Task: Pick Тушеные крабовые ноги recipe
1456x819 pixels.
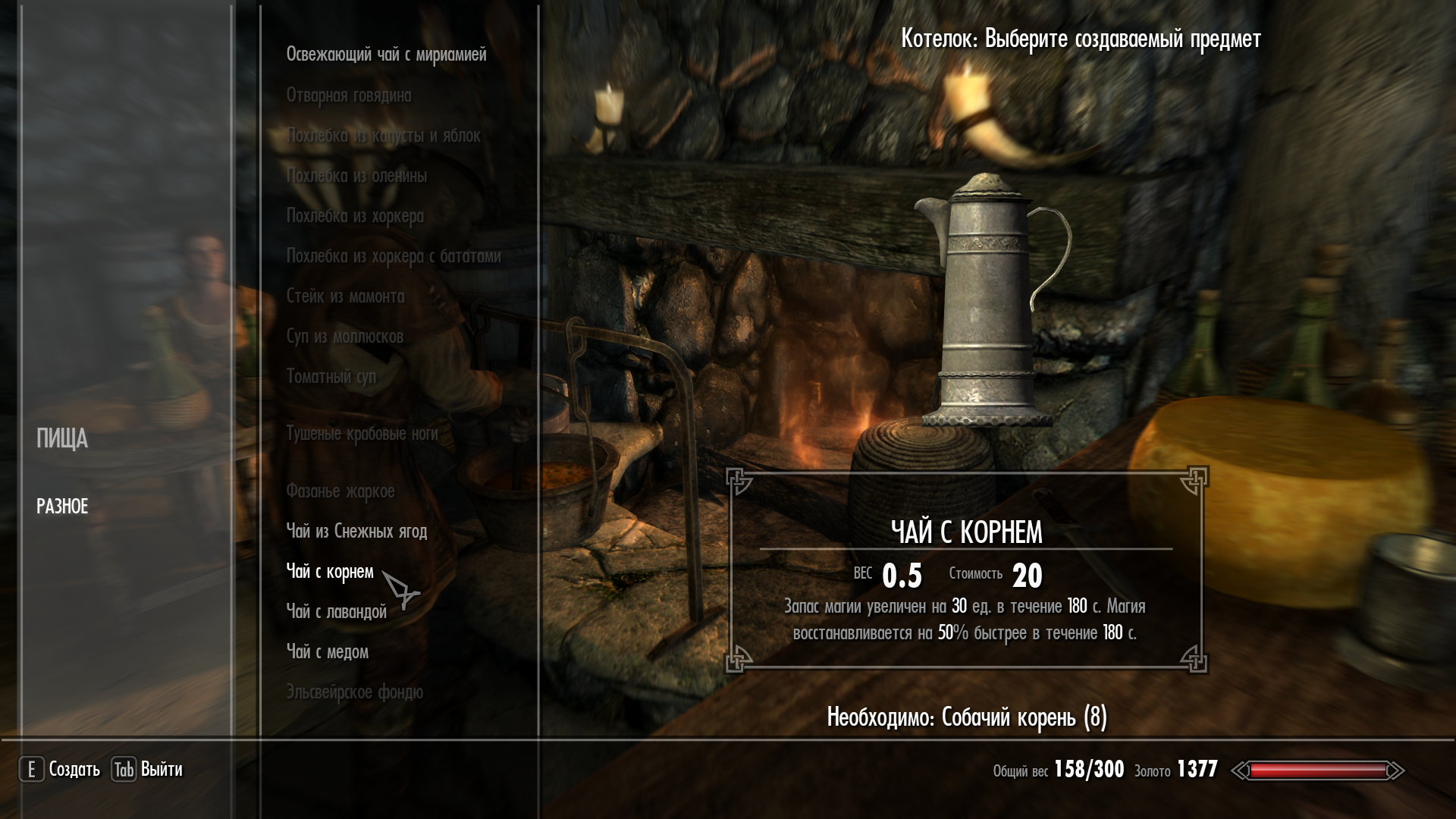Action: point(362,434)
